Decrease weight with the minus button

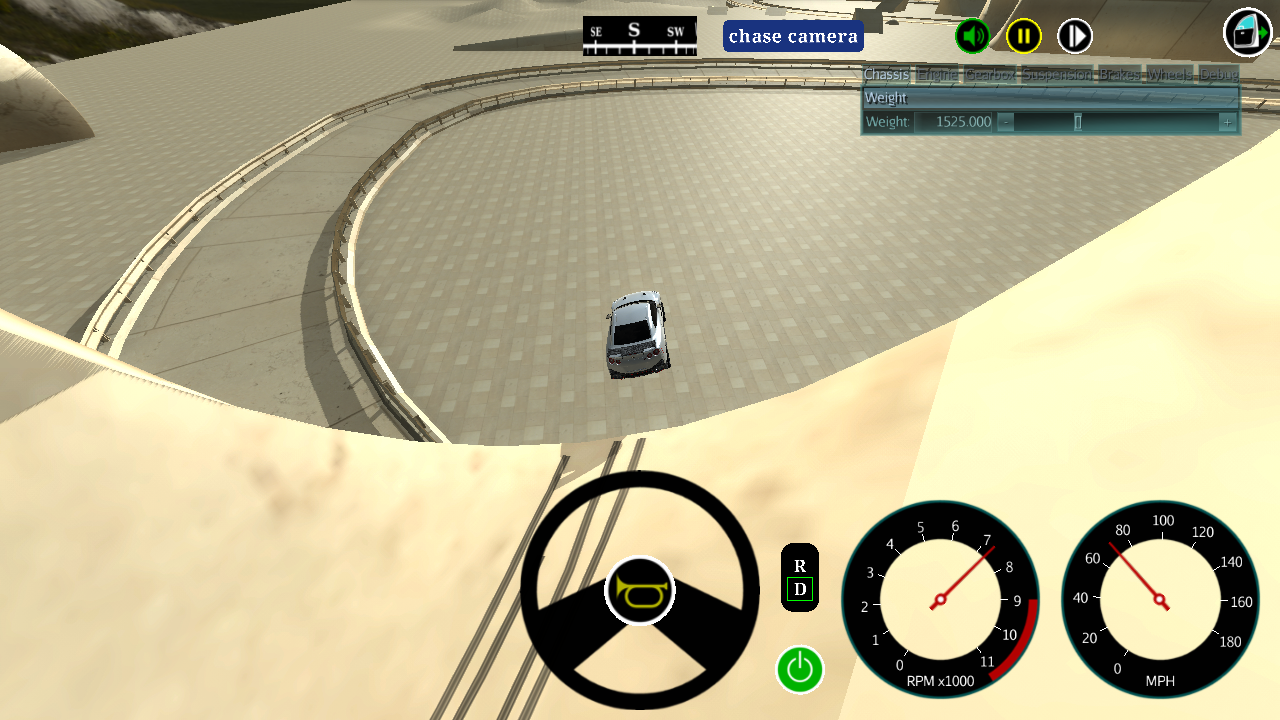tap(1006, 122)
